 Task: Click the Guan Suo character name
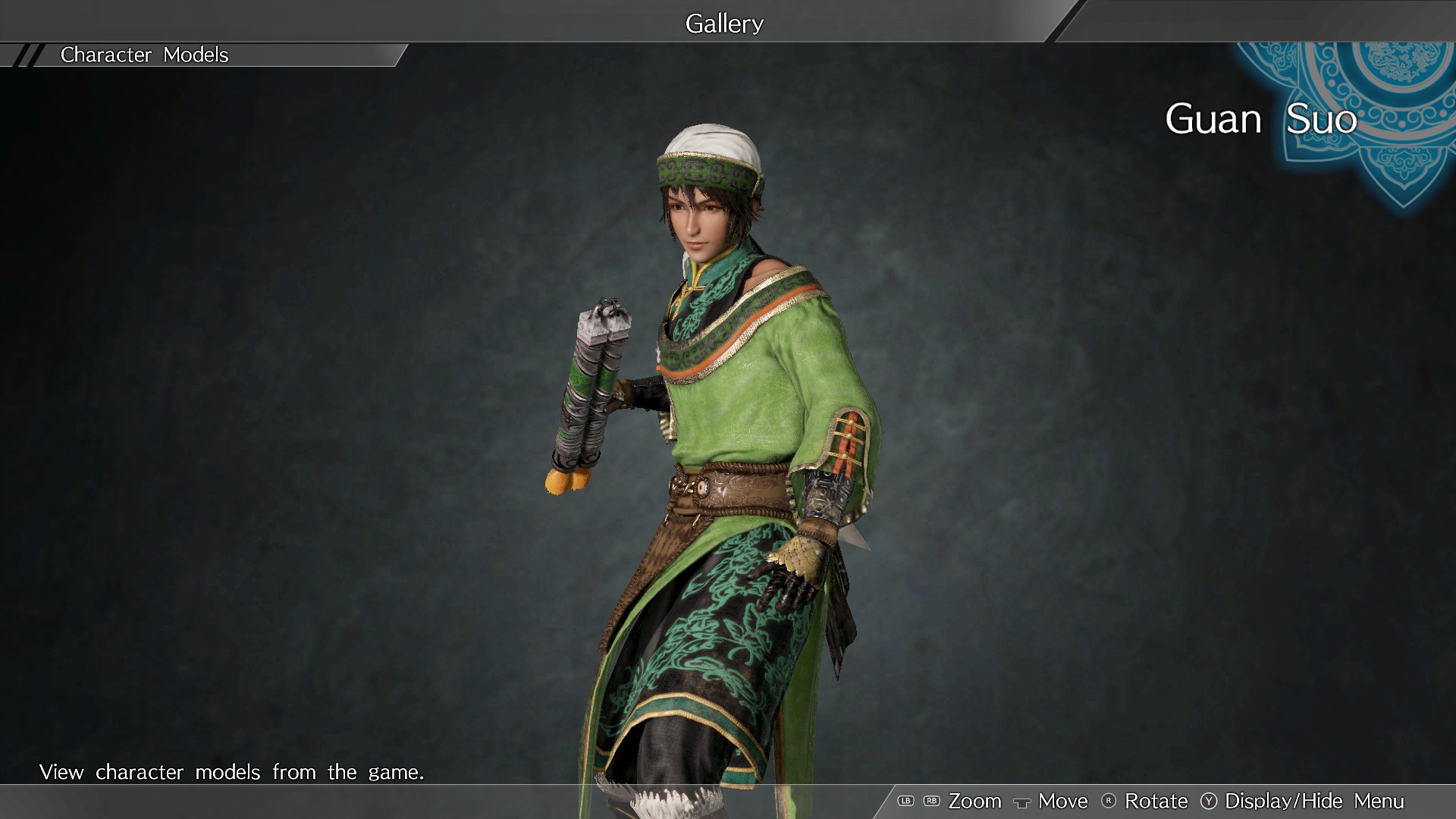(x=1261, y=119)
